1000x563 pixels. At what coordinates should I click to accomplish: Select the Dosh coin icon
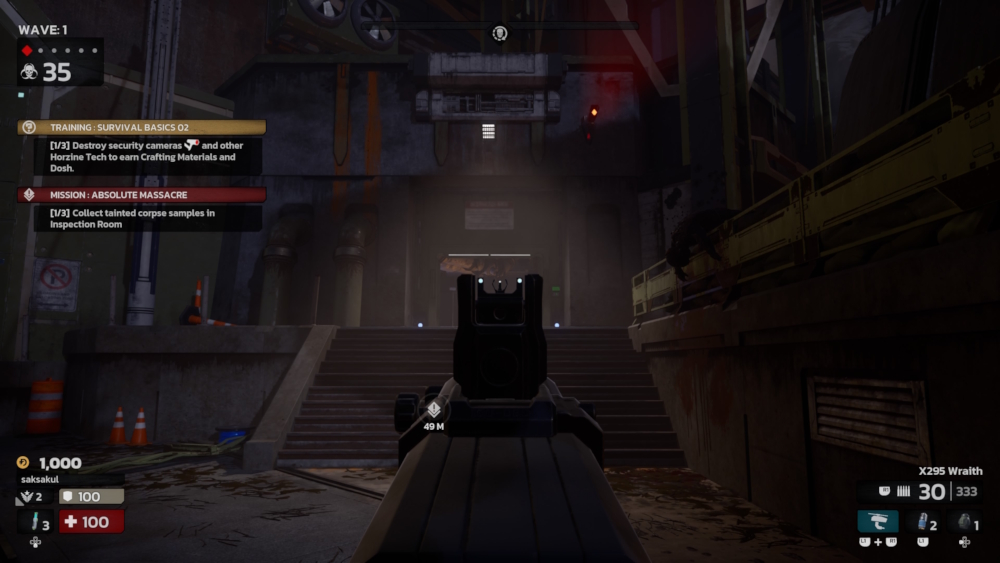23,463
